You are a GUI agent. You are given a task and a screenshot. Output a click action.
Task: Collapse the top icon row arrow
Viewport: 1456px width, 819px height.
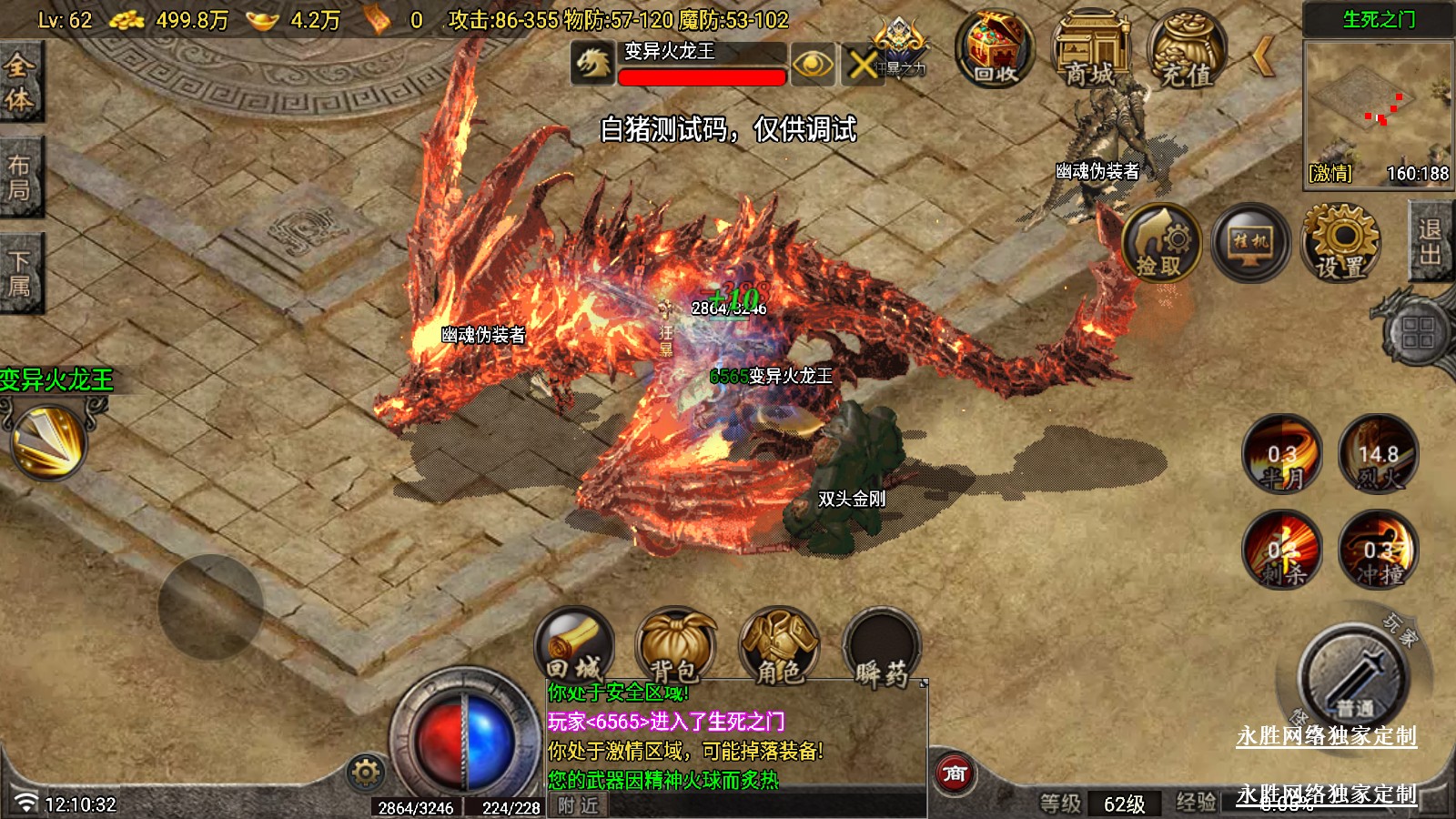click(x=1262, y=56)
